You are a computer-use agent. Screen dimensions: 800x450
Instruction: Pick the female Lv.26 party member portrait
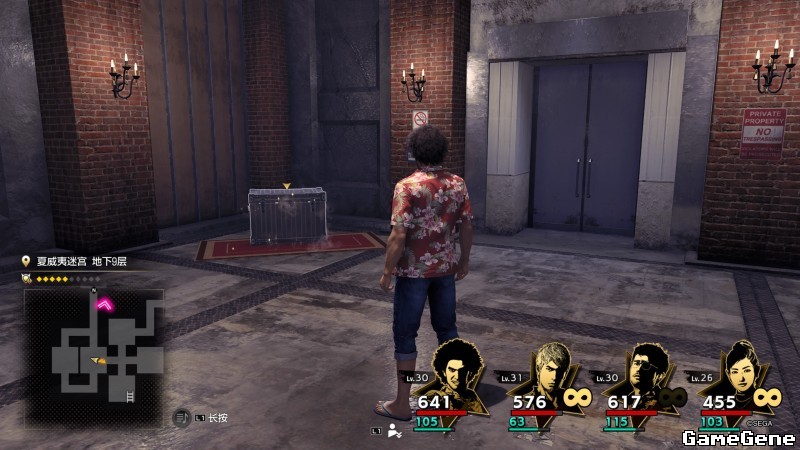click(x=741, y=372)
